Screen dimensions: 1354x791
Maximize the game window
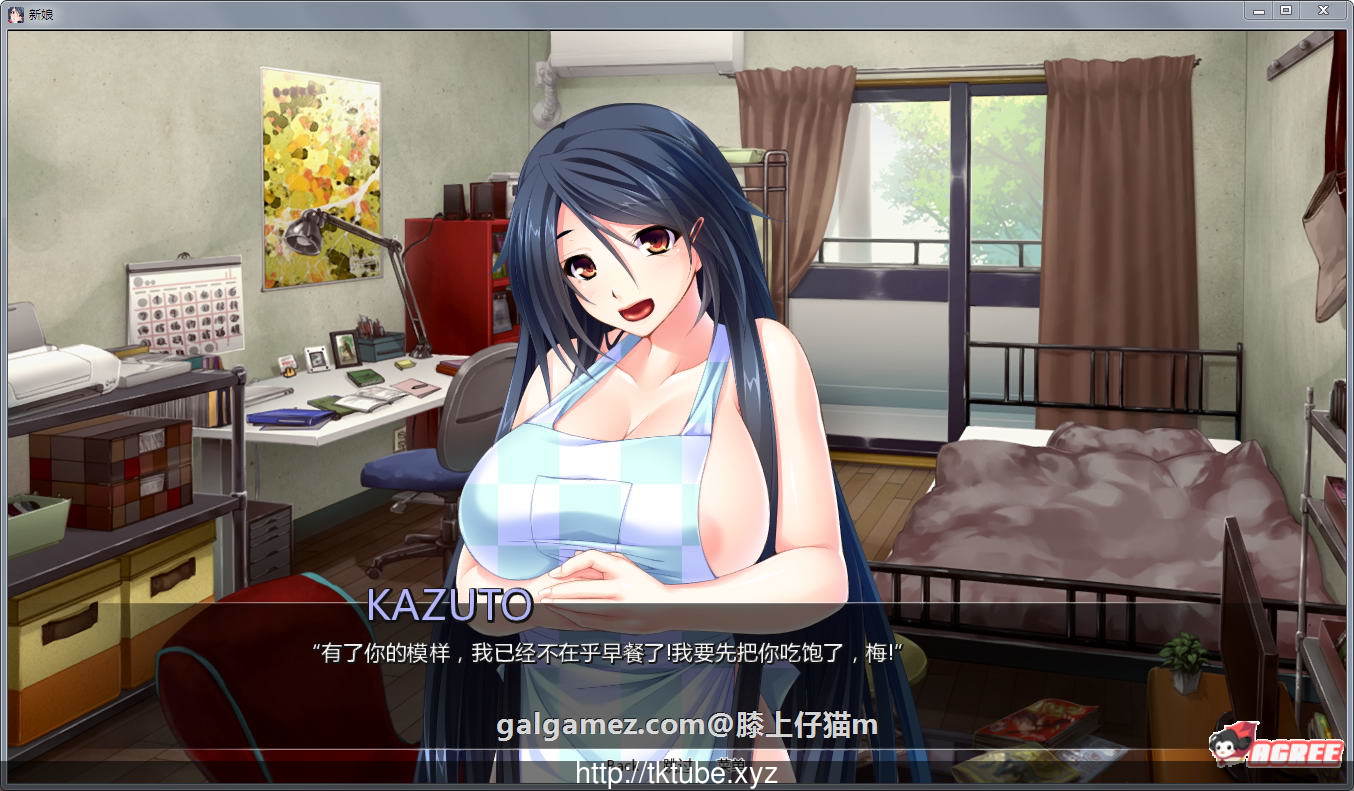point(1285,11)
